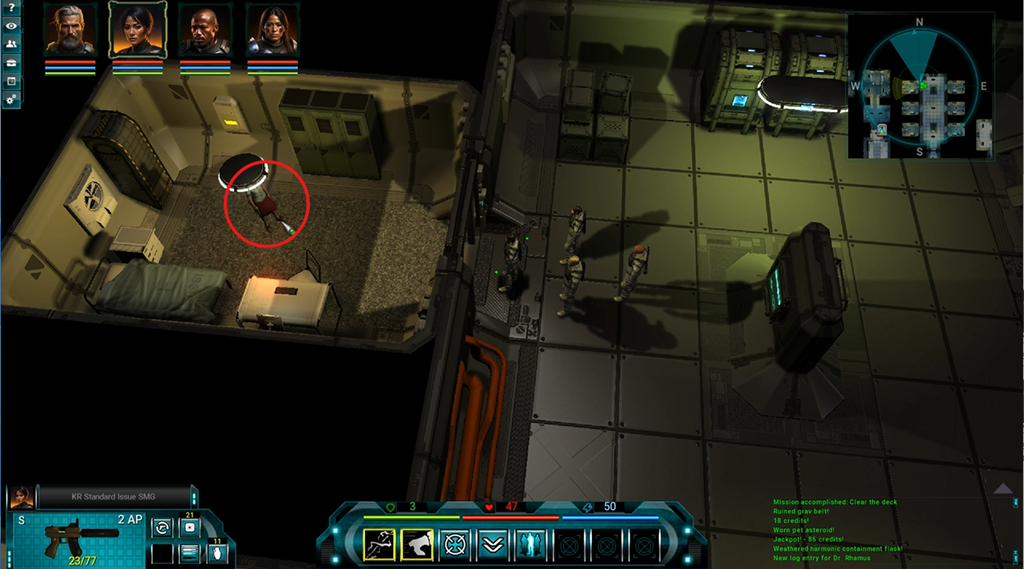Open the squad roster panel
Image resolution: width=1024 pixels, height=569 pixels.
(x=11, y=44)
